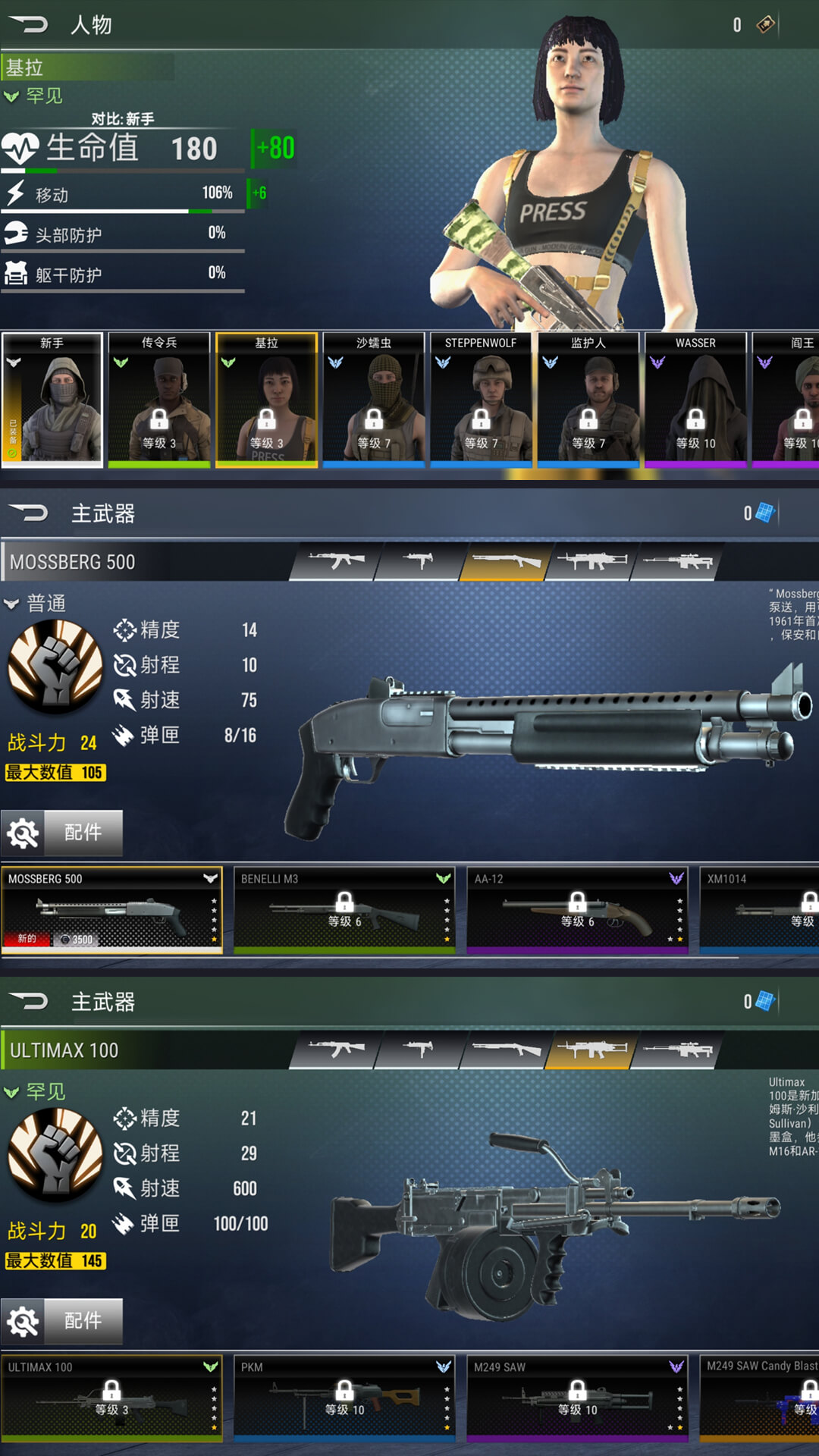819x1456 pixels.
Task: Go back from the Mossberg 主武器 panel
Action: (29, 513)
